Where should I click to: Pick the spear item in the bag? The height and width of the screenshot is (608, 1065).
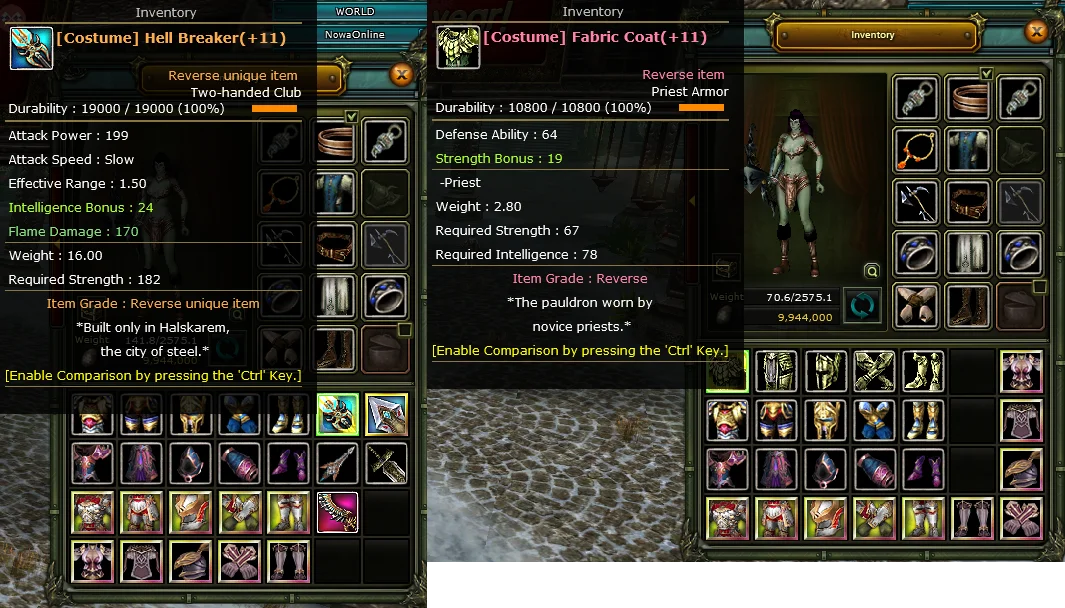(338, 463)
